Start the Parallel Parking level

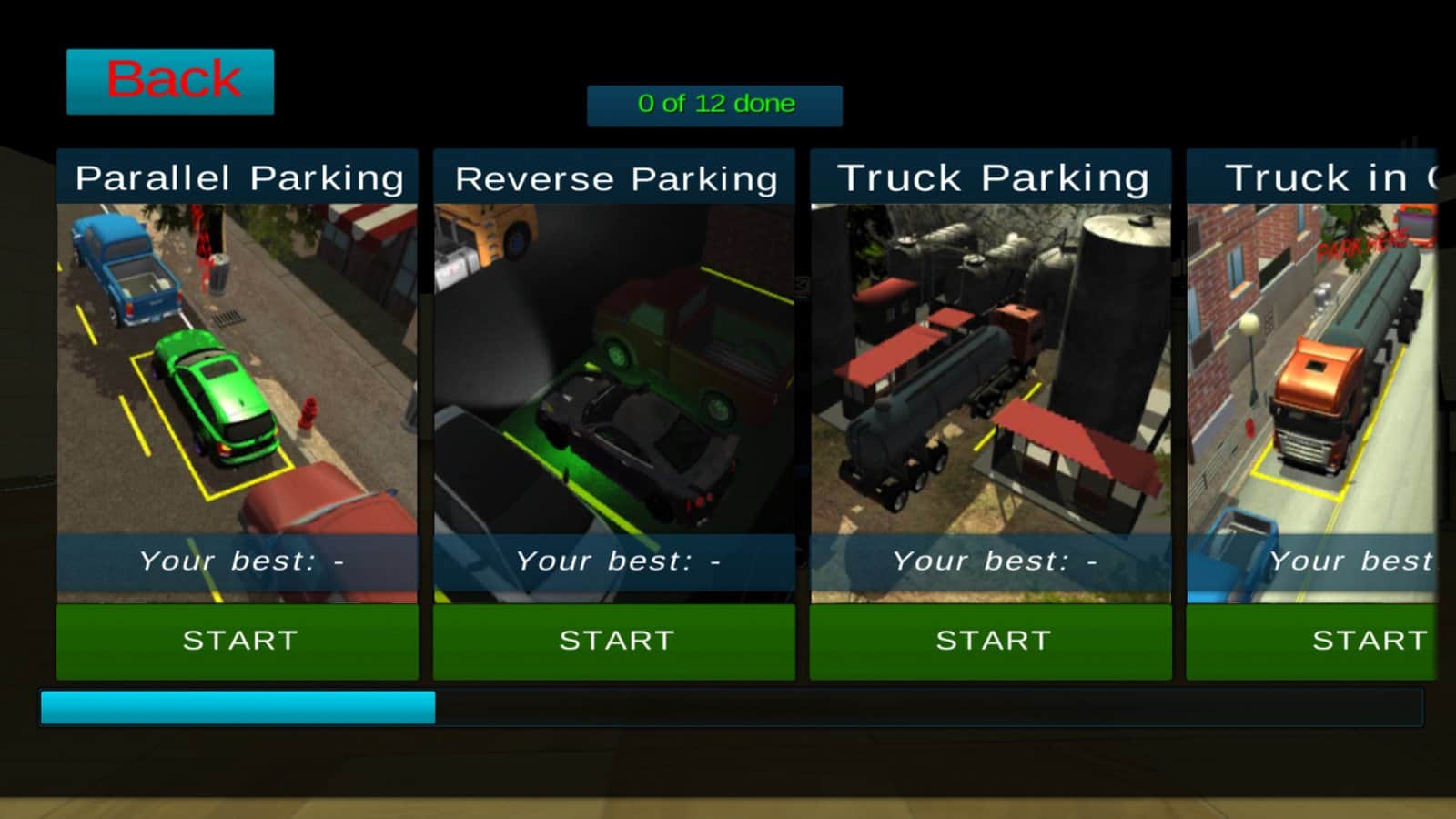238,642
